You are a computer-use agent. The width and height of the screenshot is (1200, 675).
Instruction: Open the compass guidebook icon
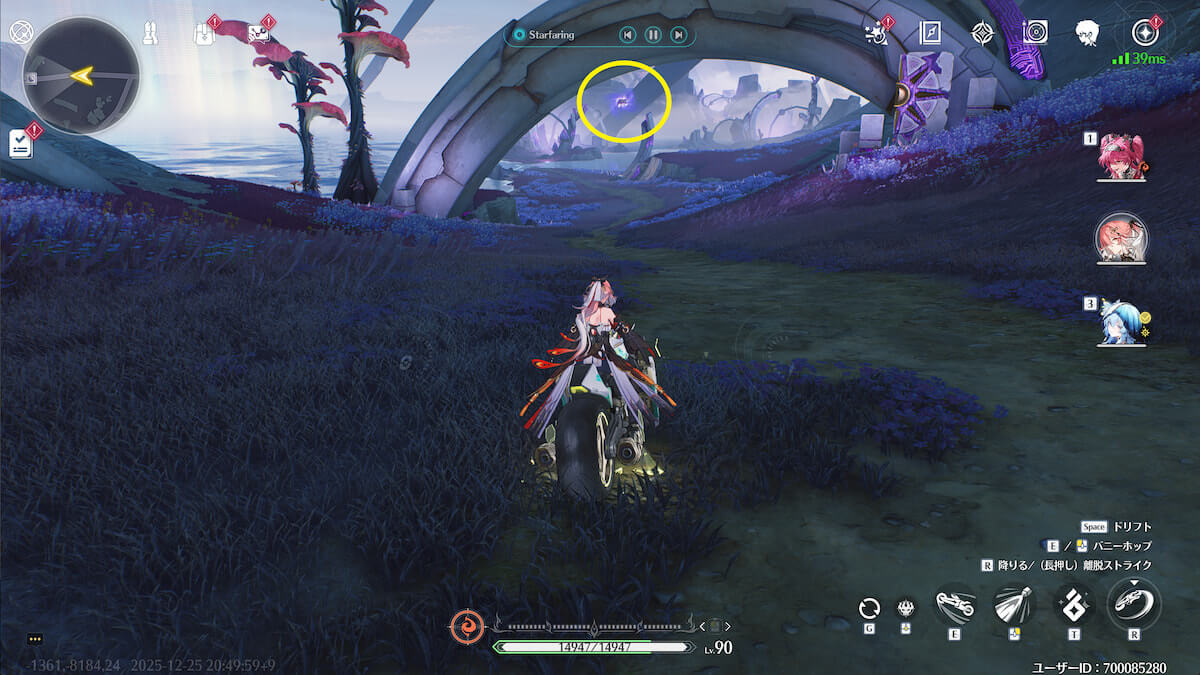930,34
